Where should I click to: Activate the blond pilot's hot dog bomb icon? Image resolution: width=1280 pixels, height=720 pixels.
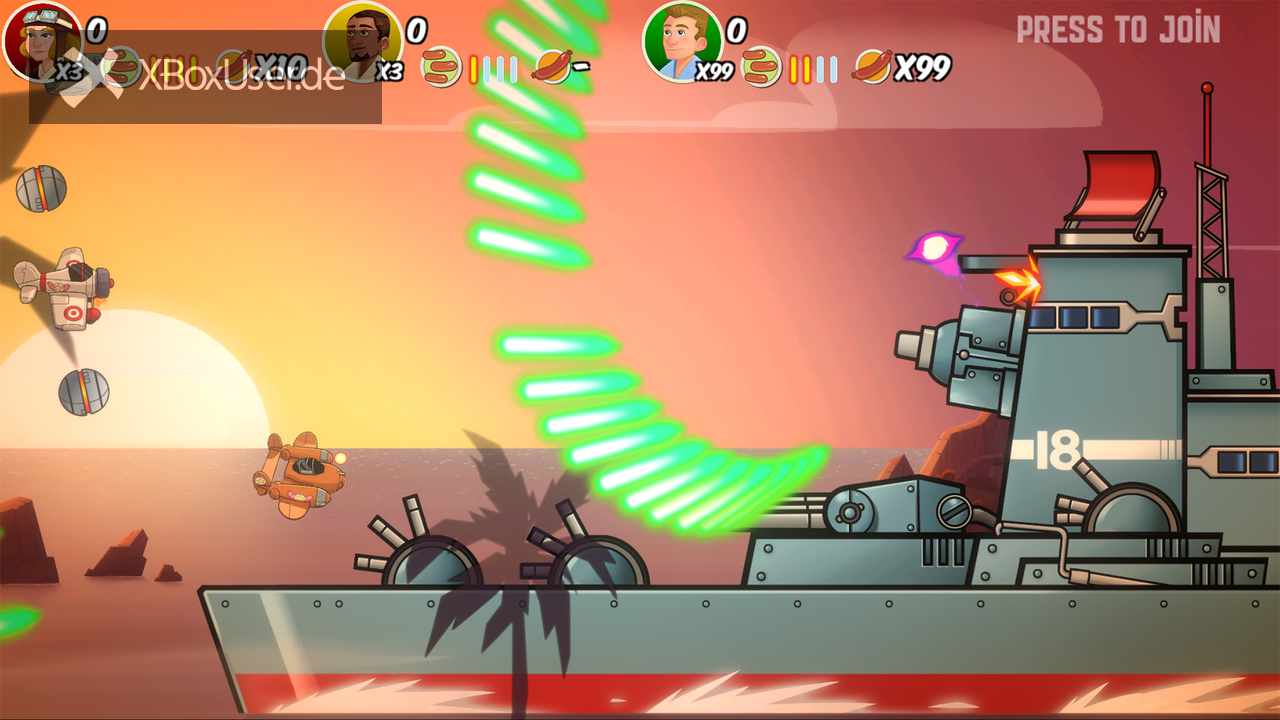point(872,67)
